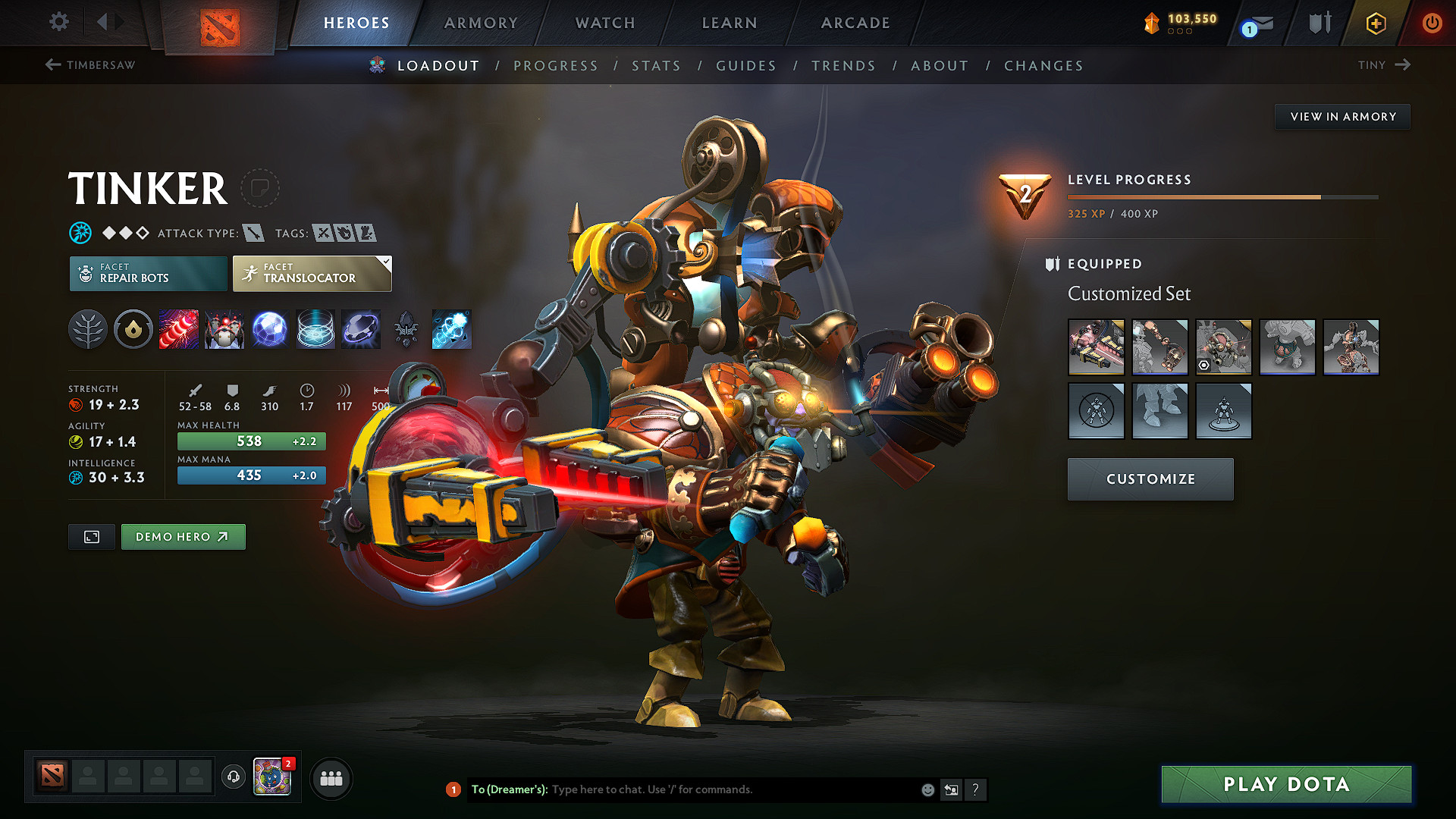Open Tinker's talent tree icon

(x=88, y=329)
